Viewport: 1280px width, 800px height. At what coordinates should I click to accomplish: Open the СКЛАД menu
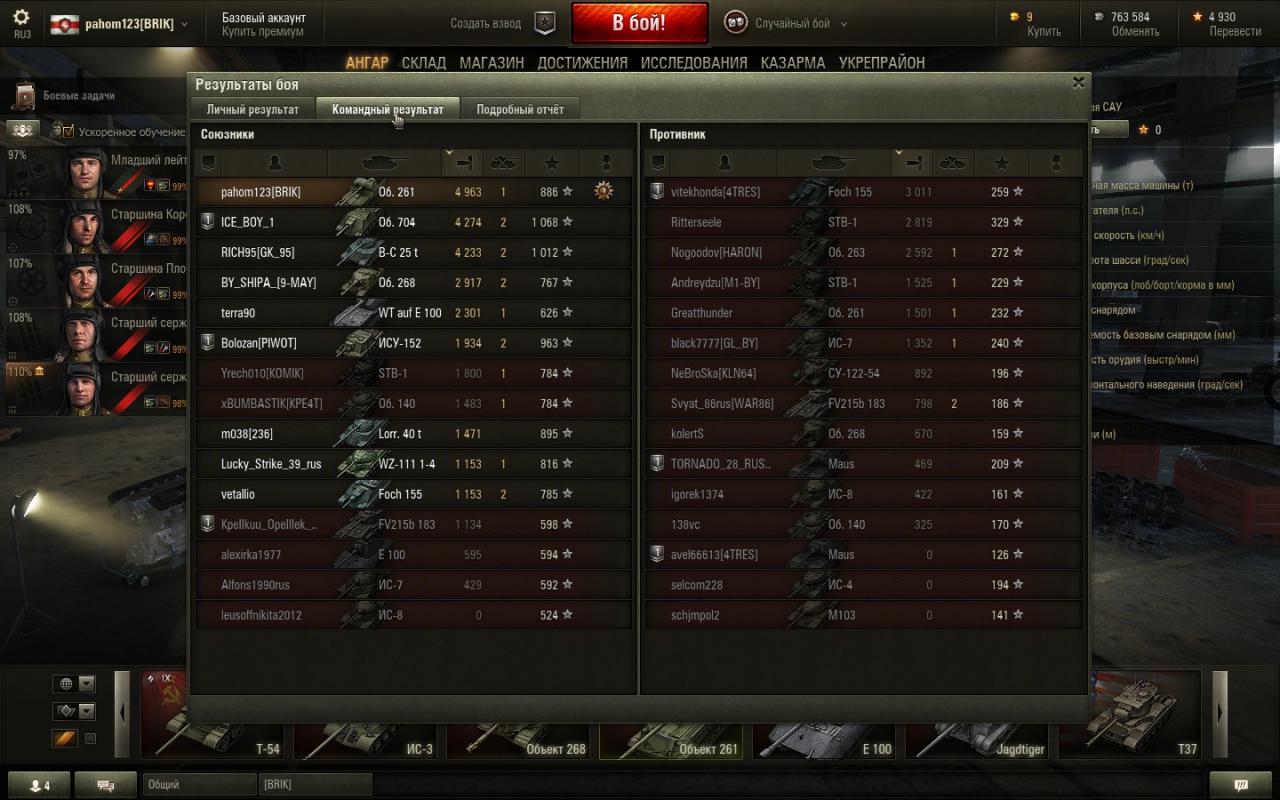pyautogui.click(x=423, y=62)
